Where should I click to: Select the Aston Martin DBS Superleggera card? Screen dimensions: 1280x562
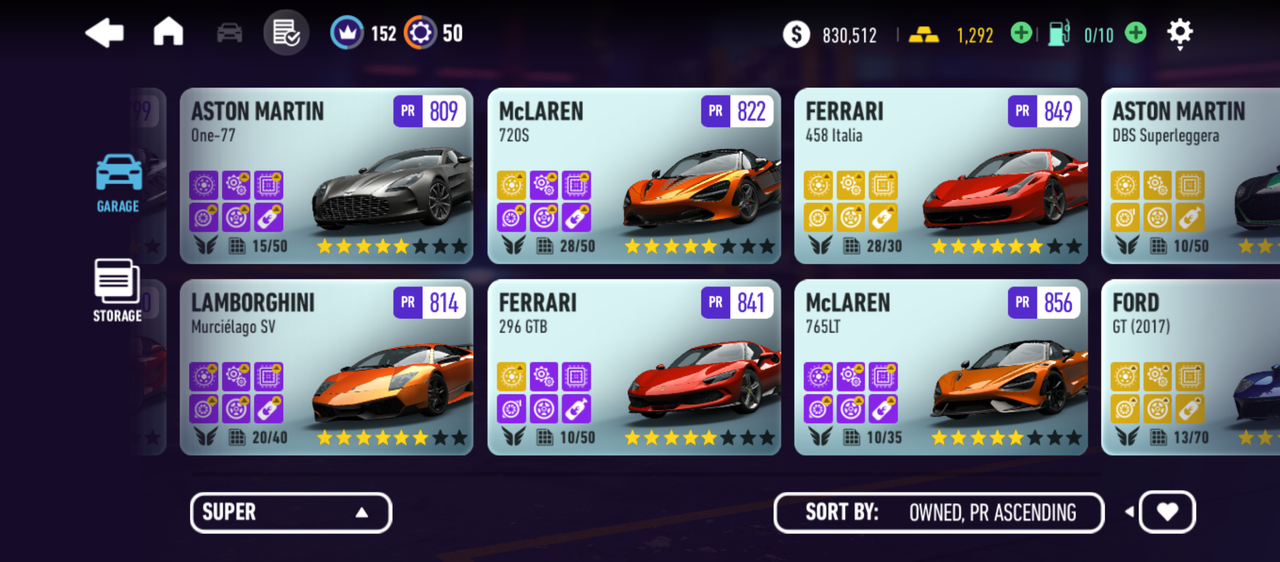pos(1190,176)
